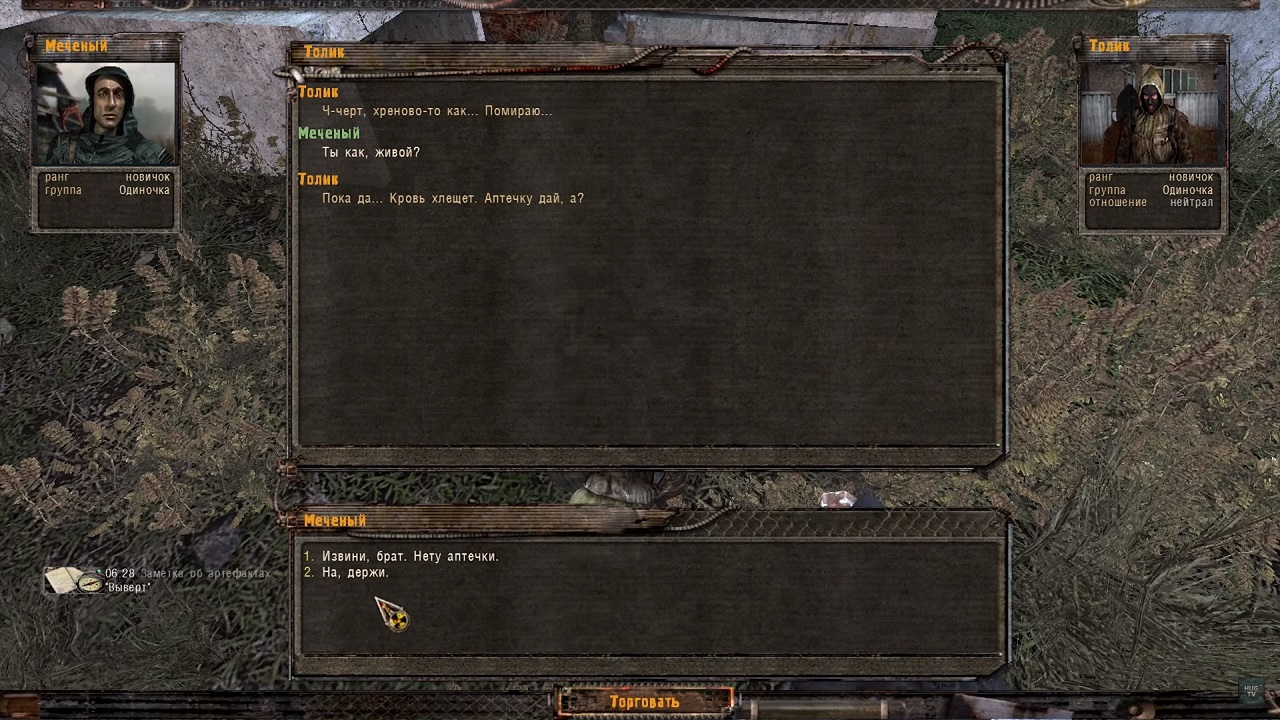Click Толик's character portrait
This screenshot has height=720, width=1280.
coord(1153,114)
